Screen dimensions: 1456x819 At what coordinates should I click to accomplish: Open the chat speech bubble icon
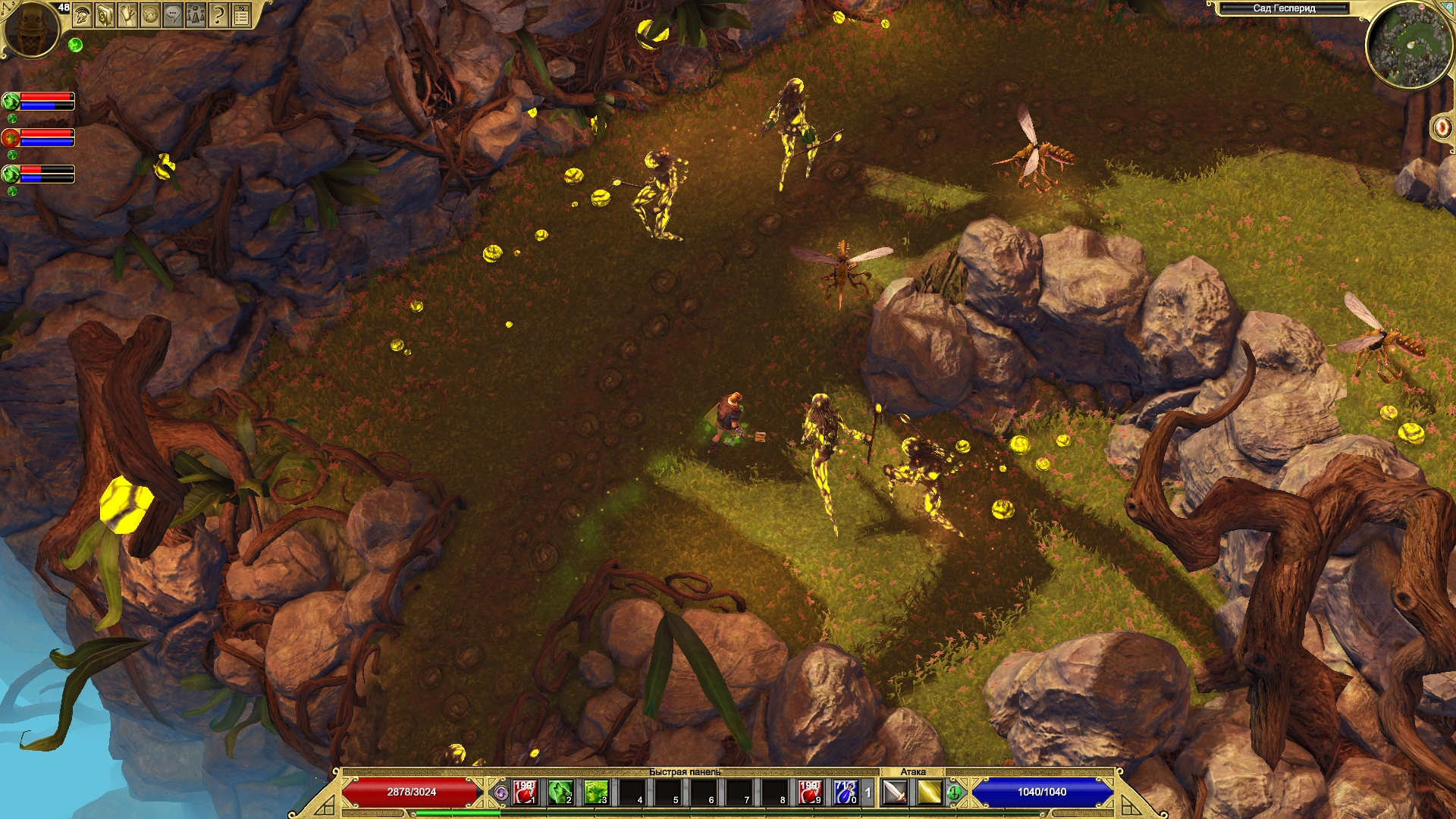coord(173,15)
